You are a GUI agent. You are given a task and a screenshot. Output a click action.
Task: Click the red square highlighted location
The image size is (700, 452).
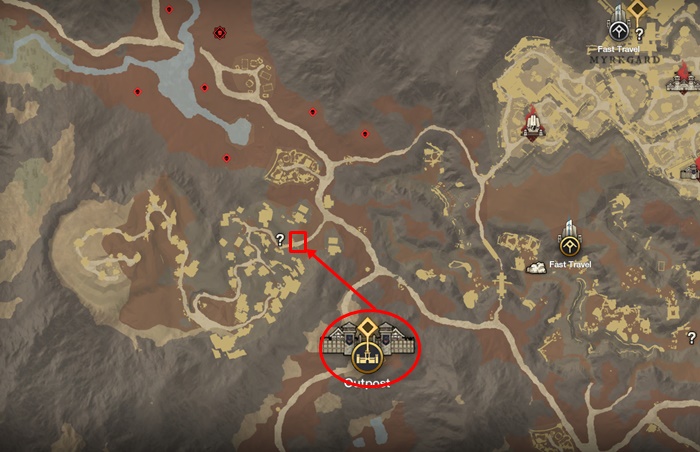298,241
